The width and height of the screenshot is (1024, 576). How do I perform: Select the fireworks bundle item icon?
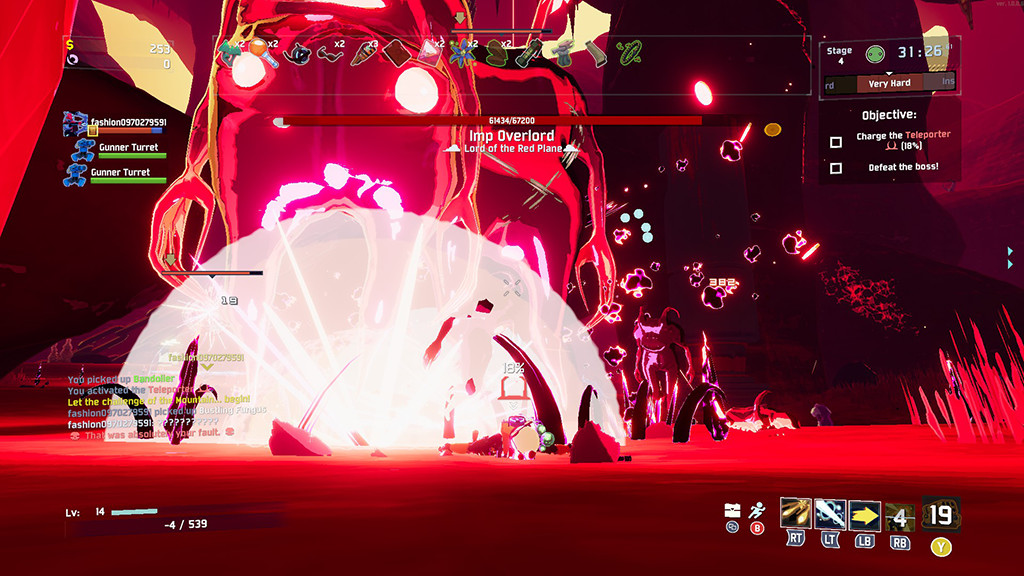tap(363, 52)
